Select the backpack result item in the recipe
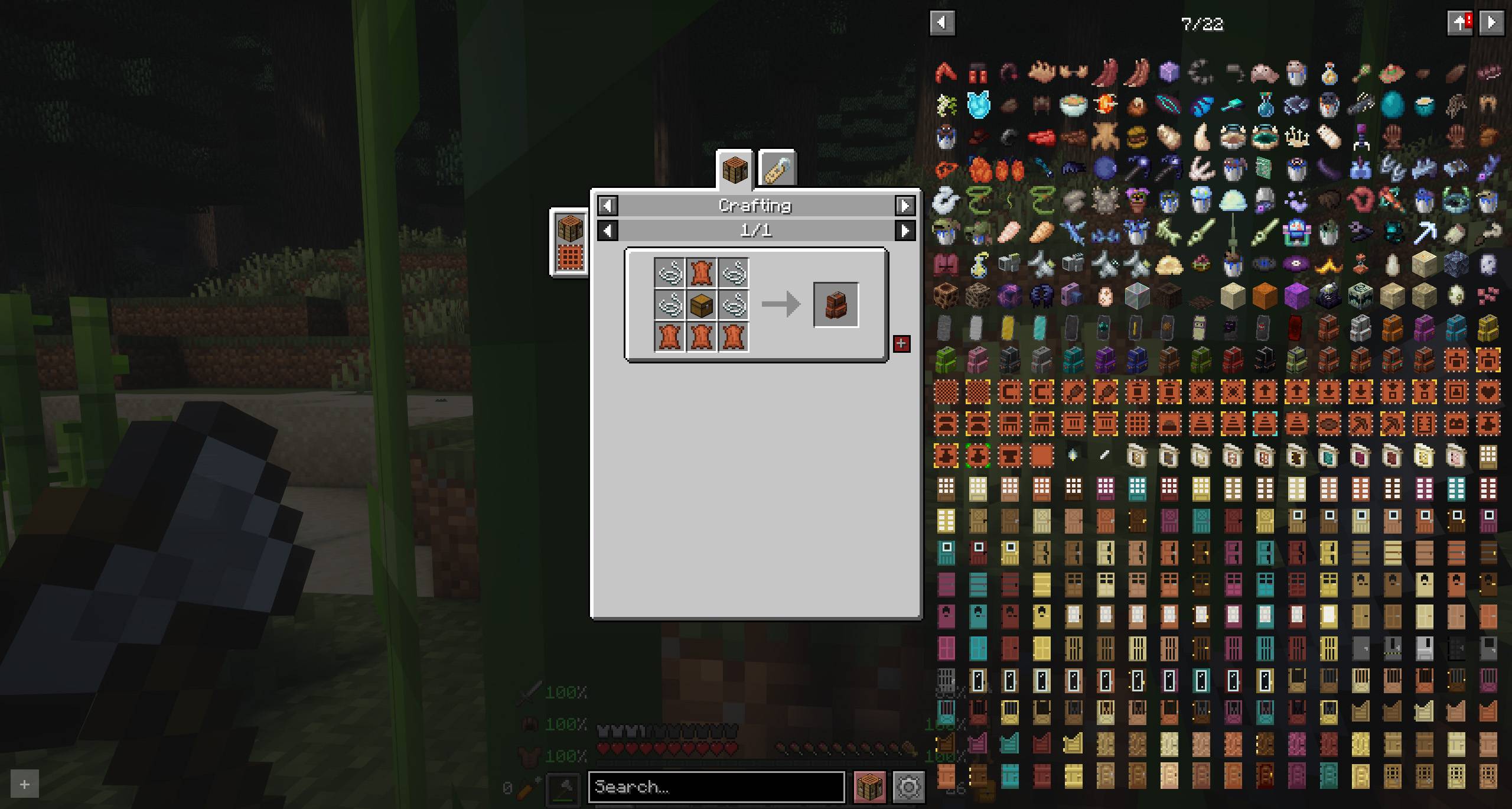 [835, 305]
